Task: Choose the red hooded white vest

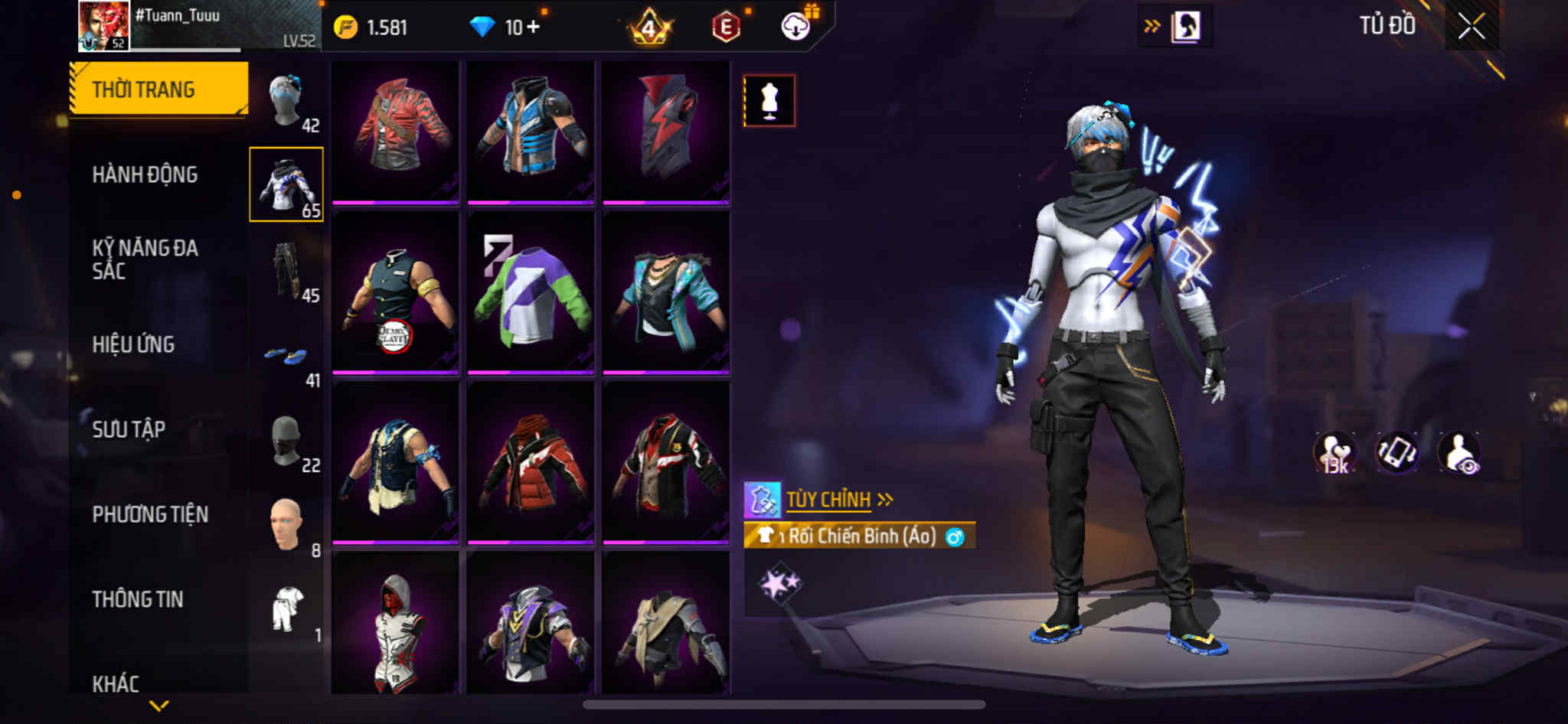Action: point(395,624)
